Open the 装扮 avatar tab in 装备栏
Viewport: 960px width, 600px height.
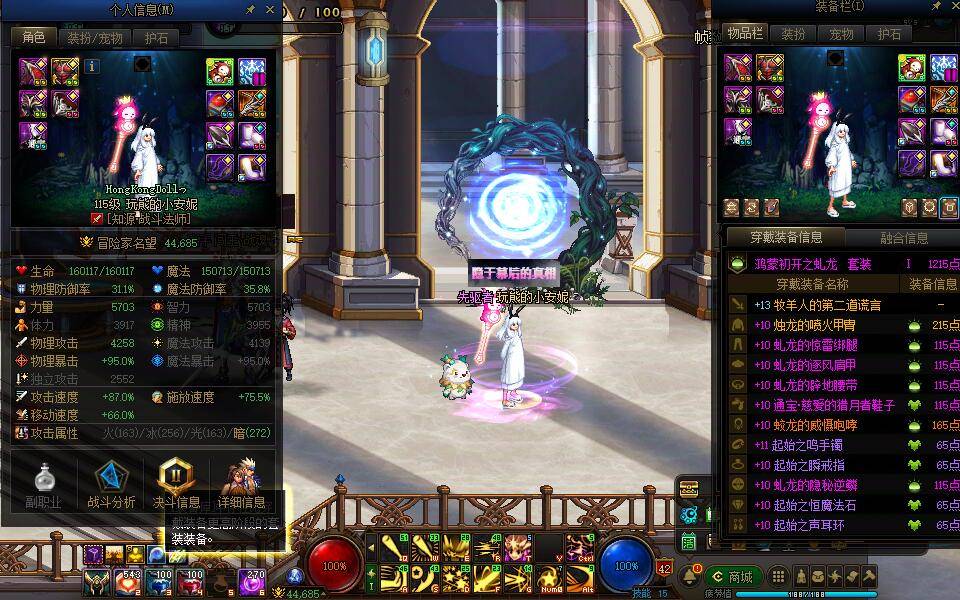[x=793, y=33]
